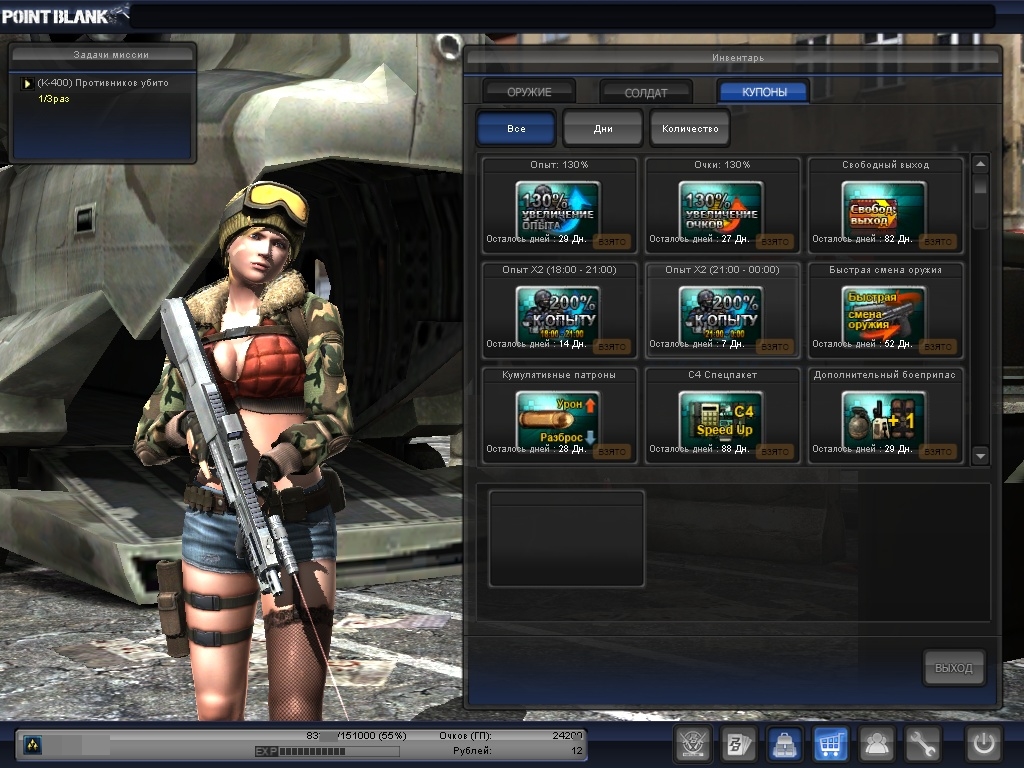
Task: Click the ВЫХОД button in the inventory
Action: 953,668
